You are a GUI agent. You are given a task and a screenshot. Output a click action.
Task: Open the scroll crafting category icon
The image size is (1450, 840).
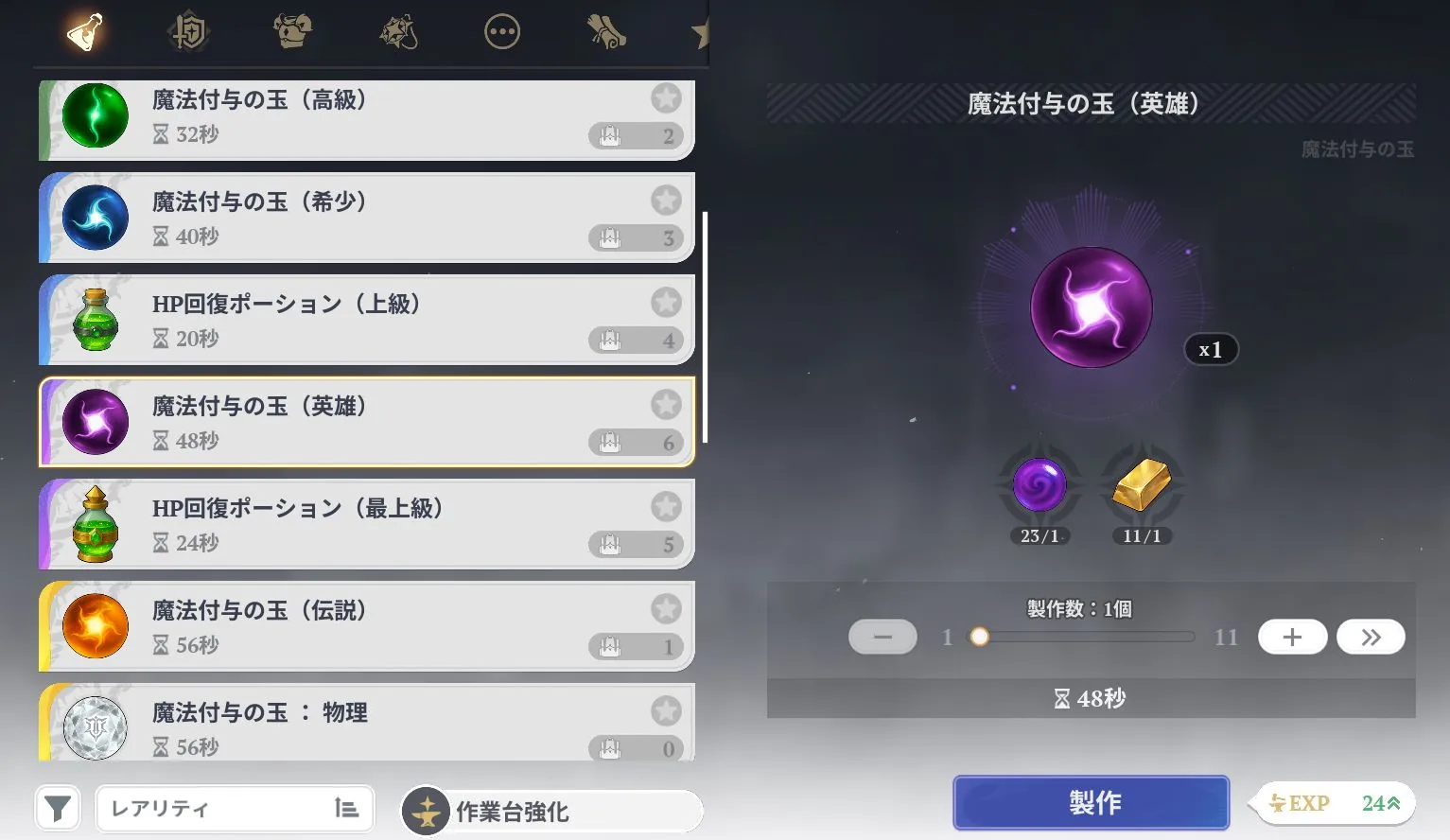pyautogui.click(x=605, y=31)
